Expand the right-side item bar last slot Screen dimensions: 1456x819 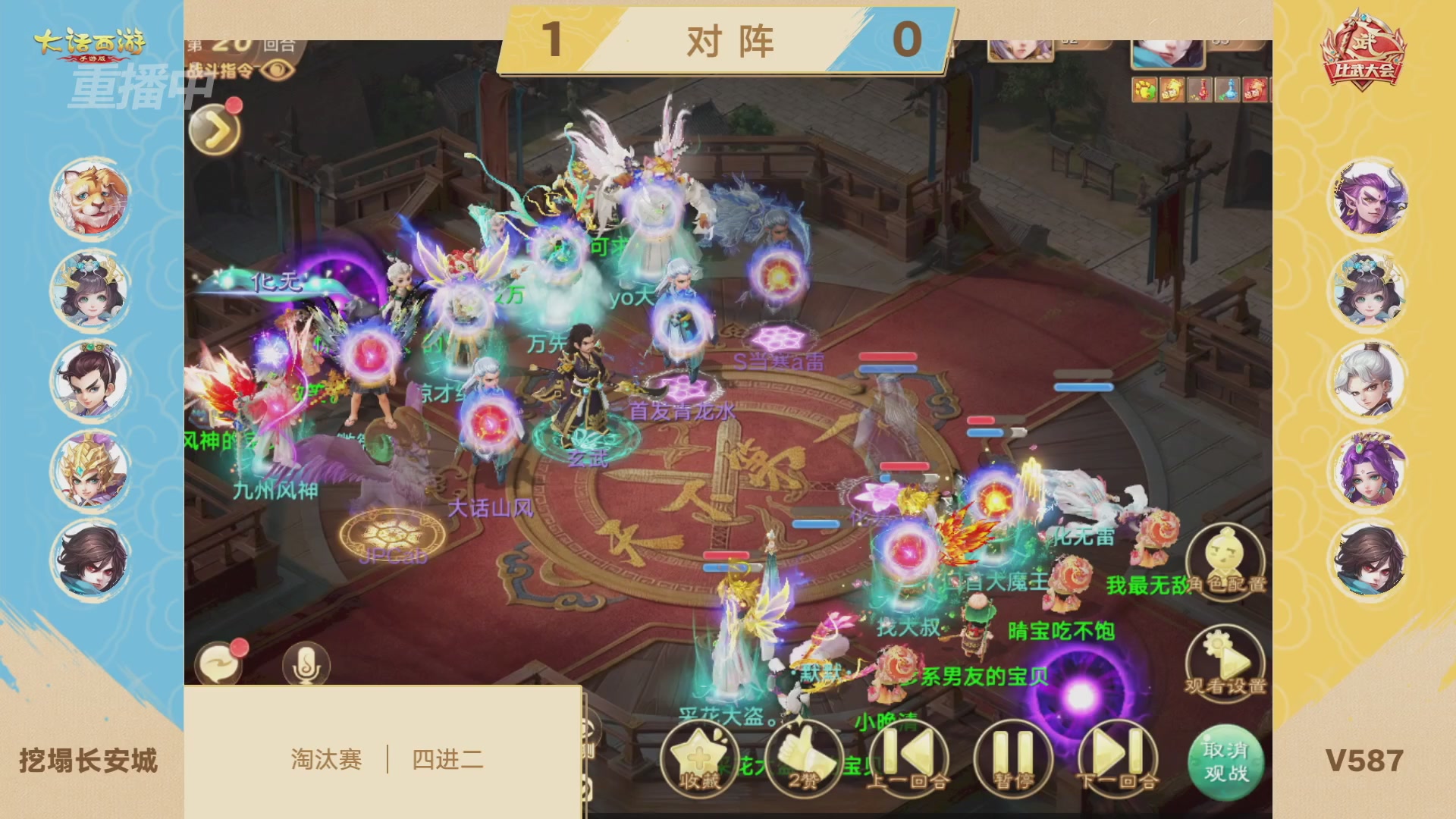pos(1256,90)
